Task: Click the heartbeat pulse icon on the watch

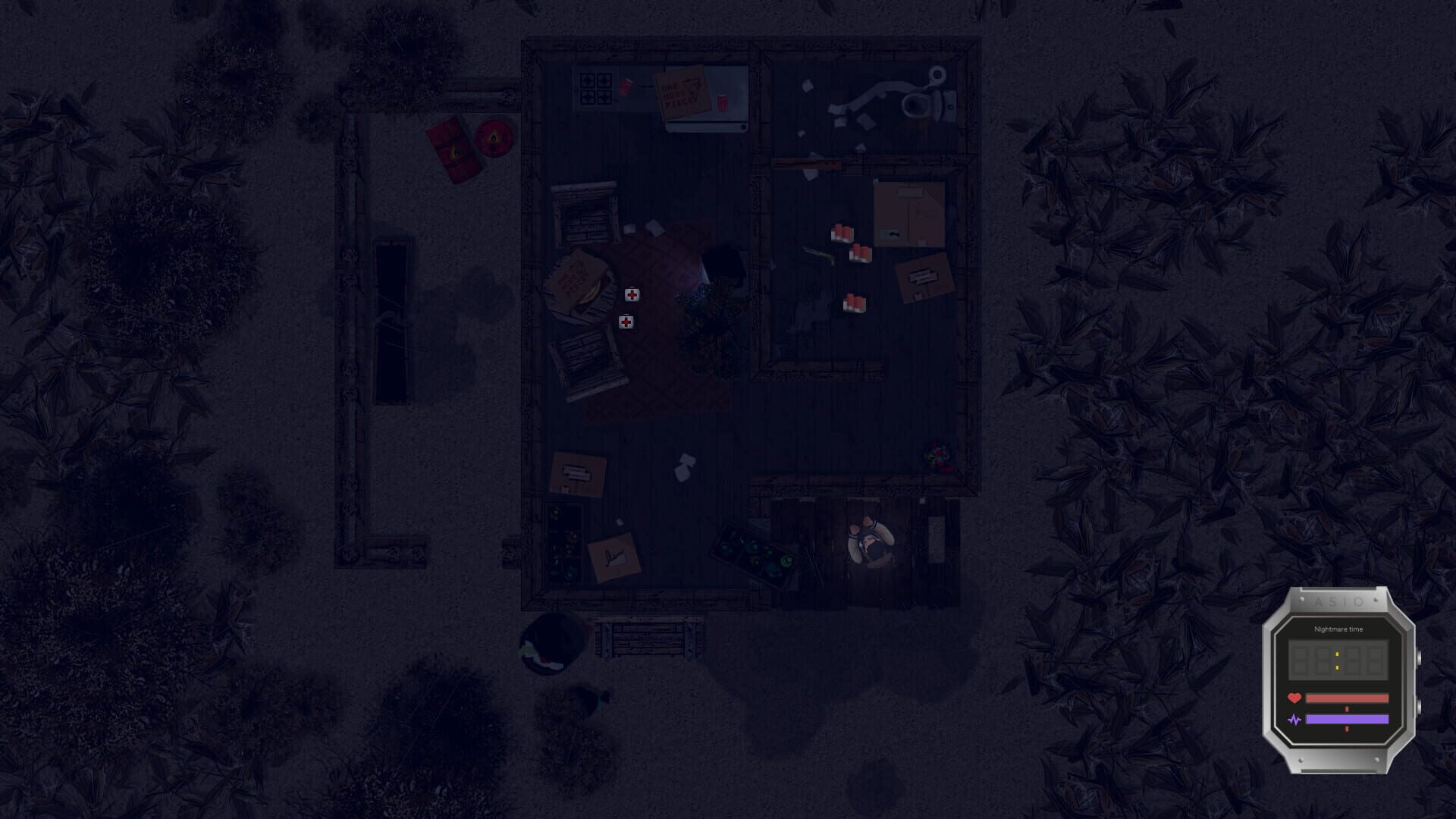Action: pyautogui.click(x=1296, y=720)
